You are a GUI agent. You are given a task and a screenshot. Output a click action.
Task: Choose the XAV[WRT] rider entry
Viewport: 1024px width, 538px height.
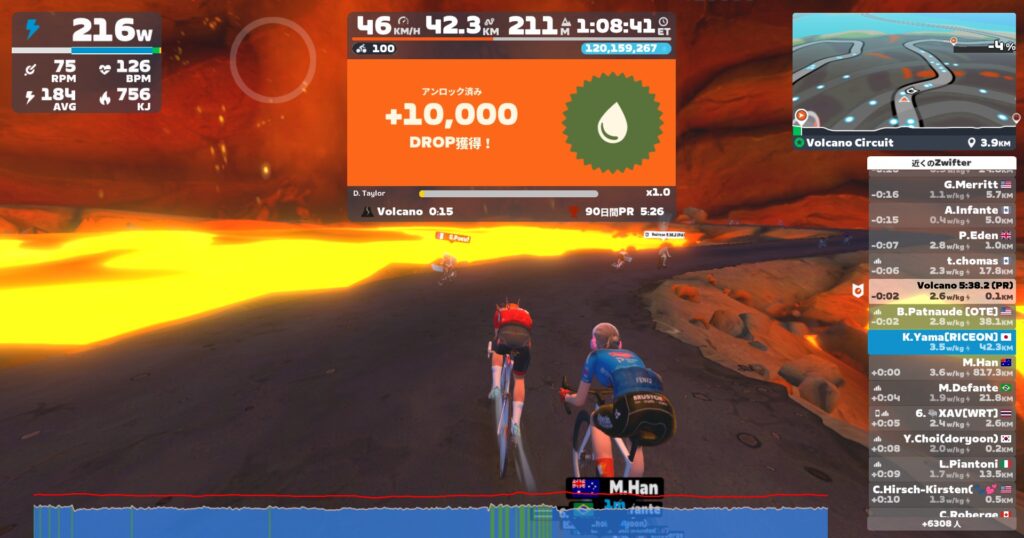tap(942, 418)
